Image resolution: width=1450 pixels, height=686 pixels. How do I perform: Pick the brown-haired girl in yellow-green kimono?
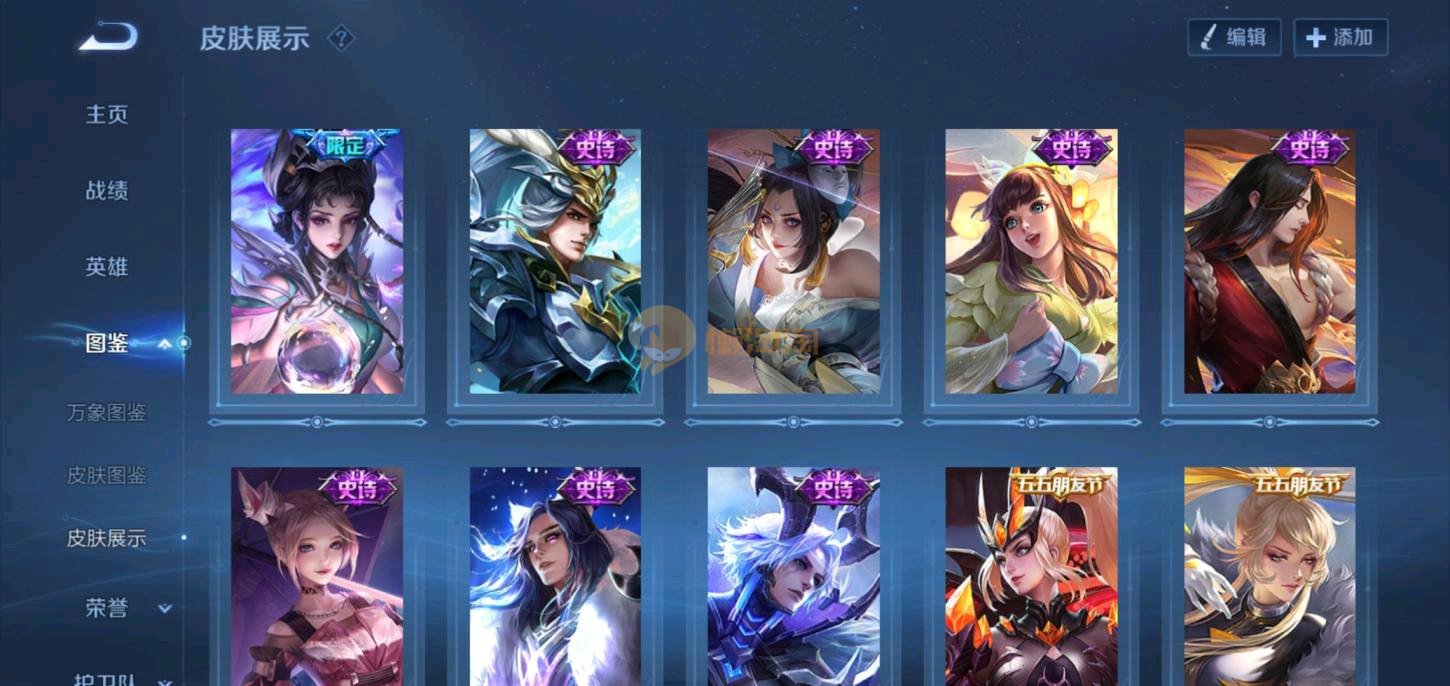[1032, 262]
